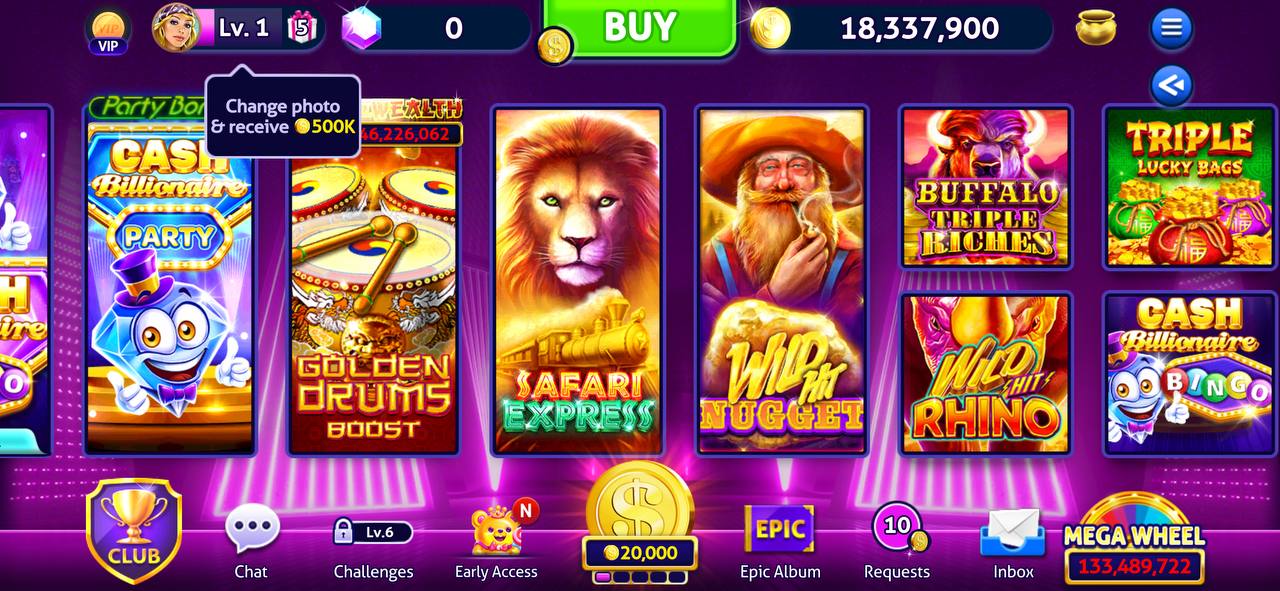Viewport: 1280px width, 591px height.
Task: Open the Wild Hit Nugget slot
Action: (782, 280)
